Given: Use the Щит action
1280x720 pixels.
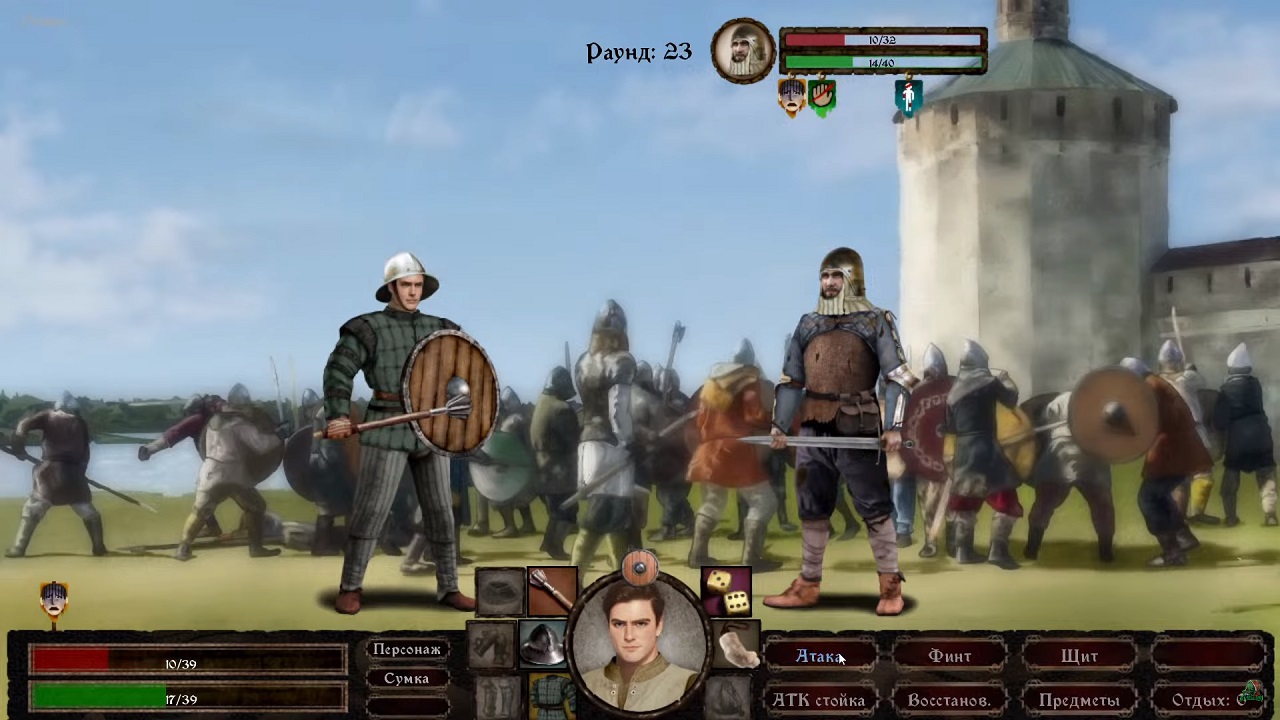Looking at the screenshot, I should pyautogui.click(x=1081, y=657).
